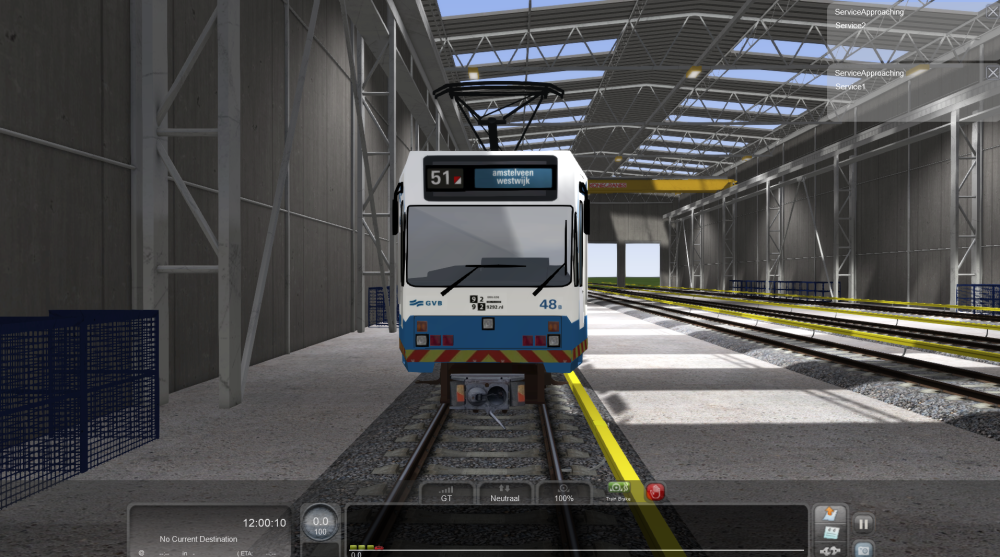The width and height of the screenshot is (1000, 557).
Task: Click the GT signal-bars indicator
Action: tap(445, 492)
